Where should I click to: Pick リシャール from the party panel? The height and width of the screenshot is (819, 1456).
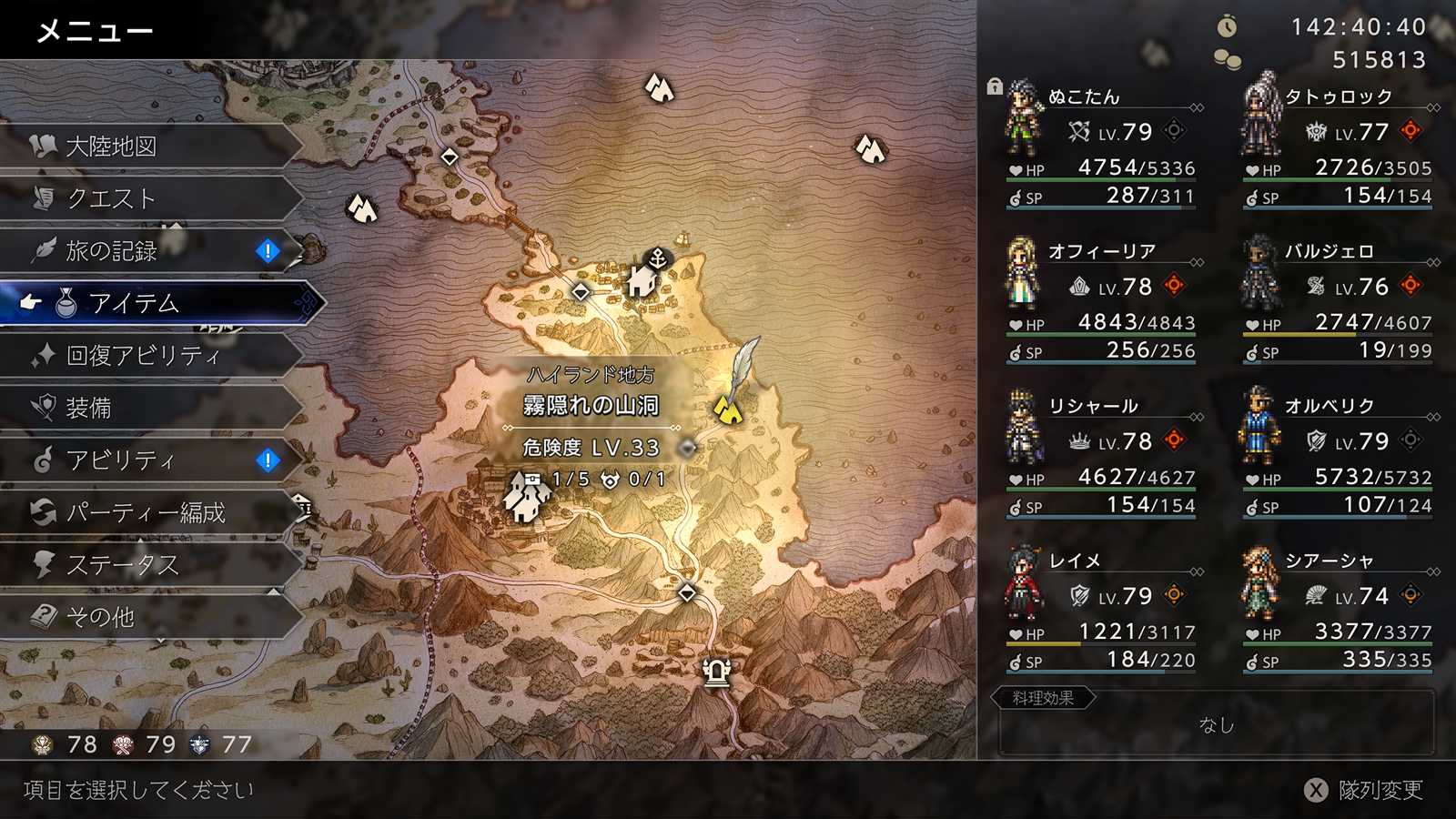click(x=1101, y=455)
